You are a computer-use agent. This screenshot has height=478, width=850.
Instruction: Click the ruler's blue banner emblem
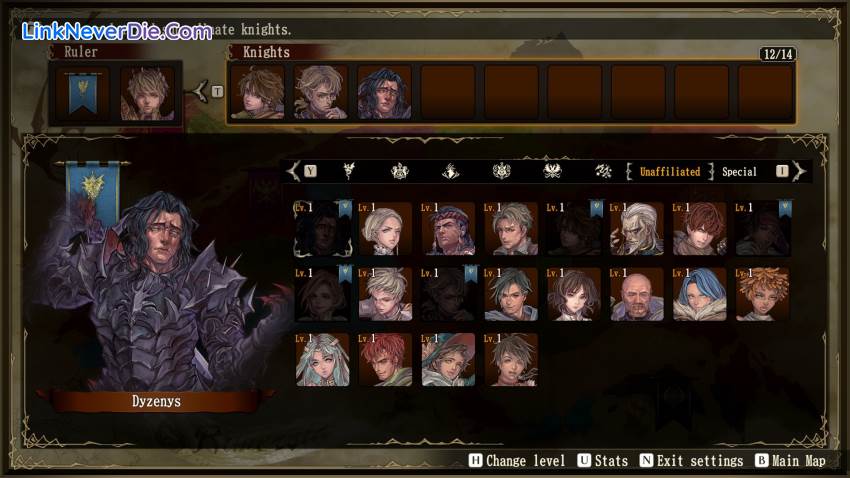(84, 93)
